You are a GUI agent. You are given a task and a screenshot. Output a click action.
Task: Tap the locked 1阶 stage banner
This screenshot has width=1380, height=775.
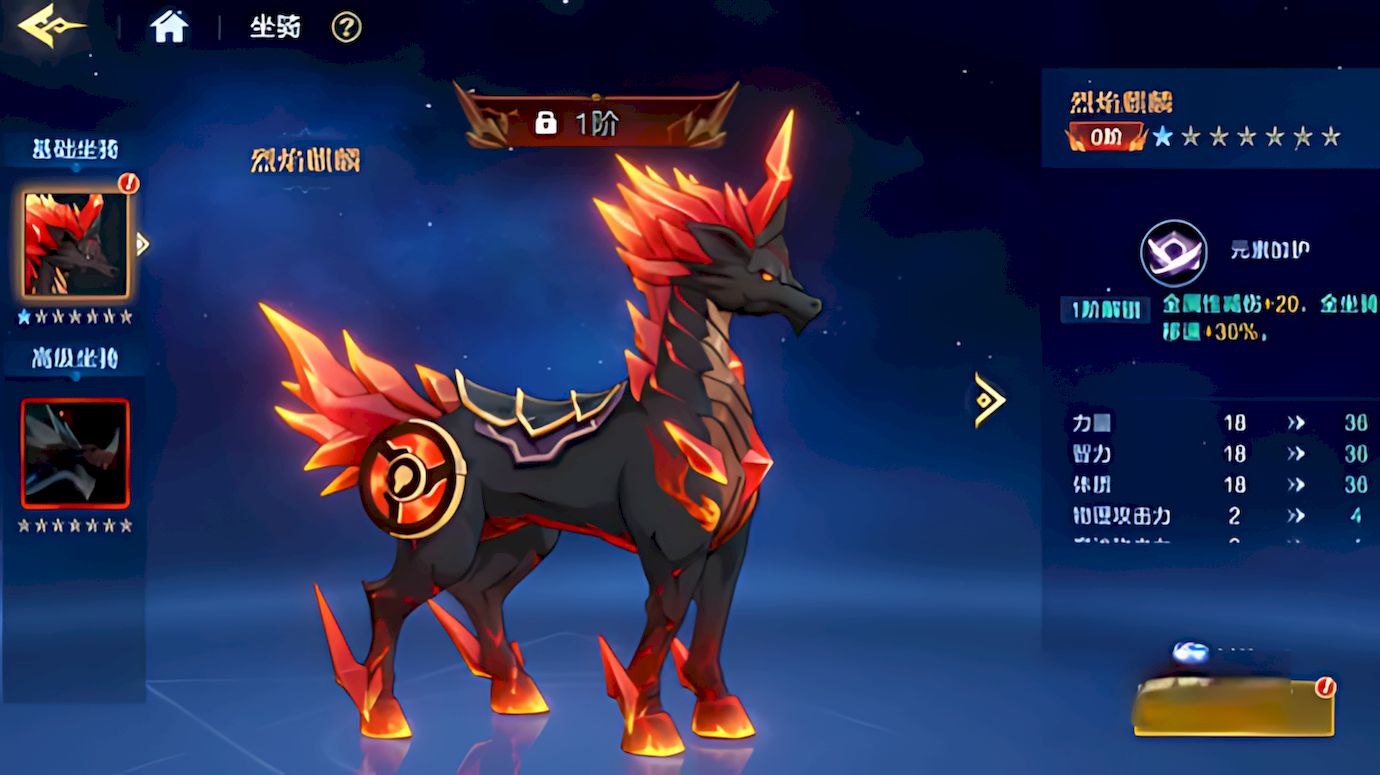coord(595,122)
